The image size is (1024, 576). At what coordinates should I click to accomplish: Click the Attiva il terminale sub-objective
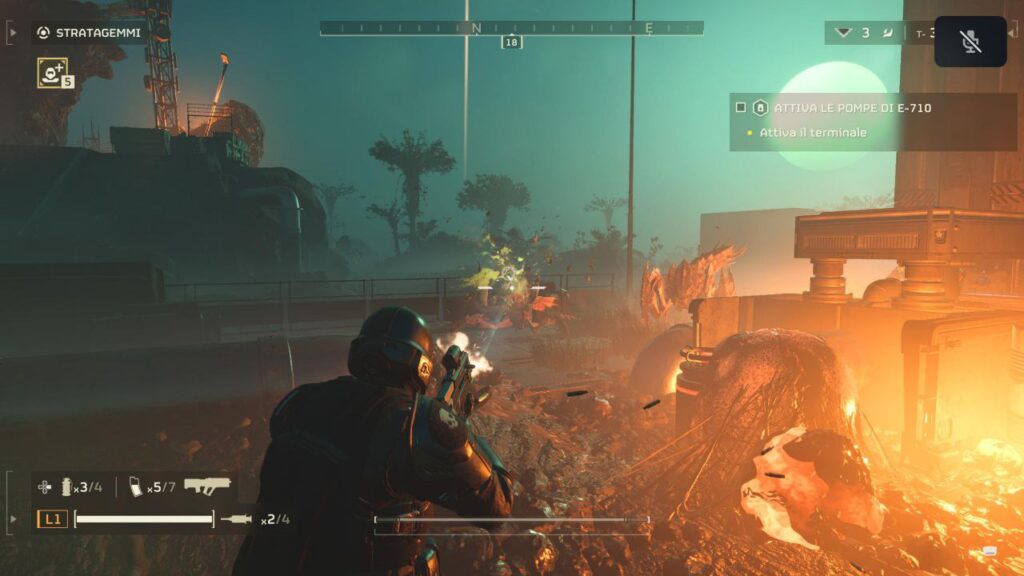point(812,132)
